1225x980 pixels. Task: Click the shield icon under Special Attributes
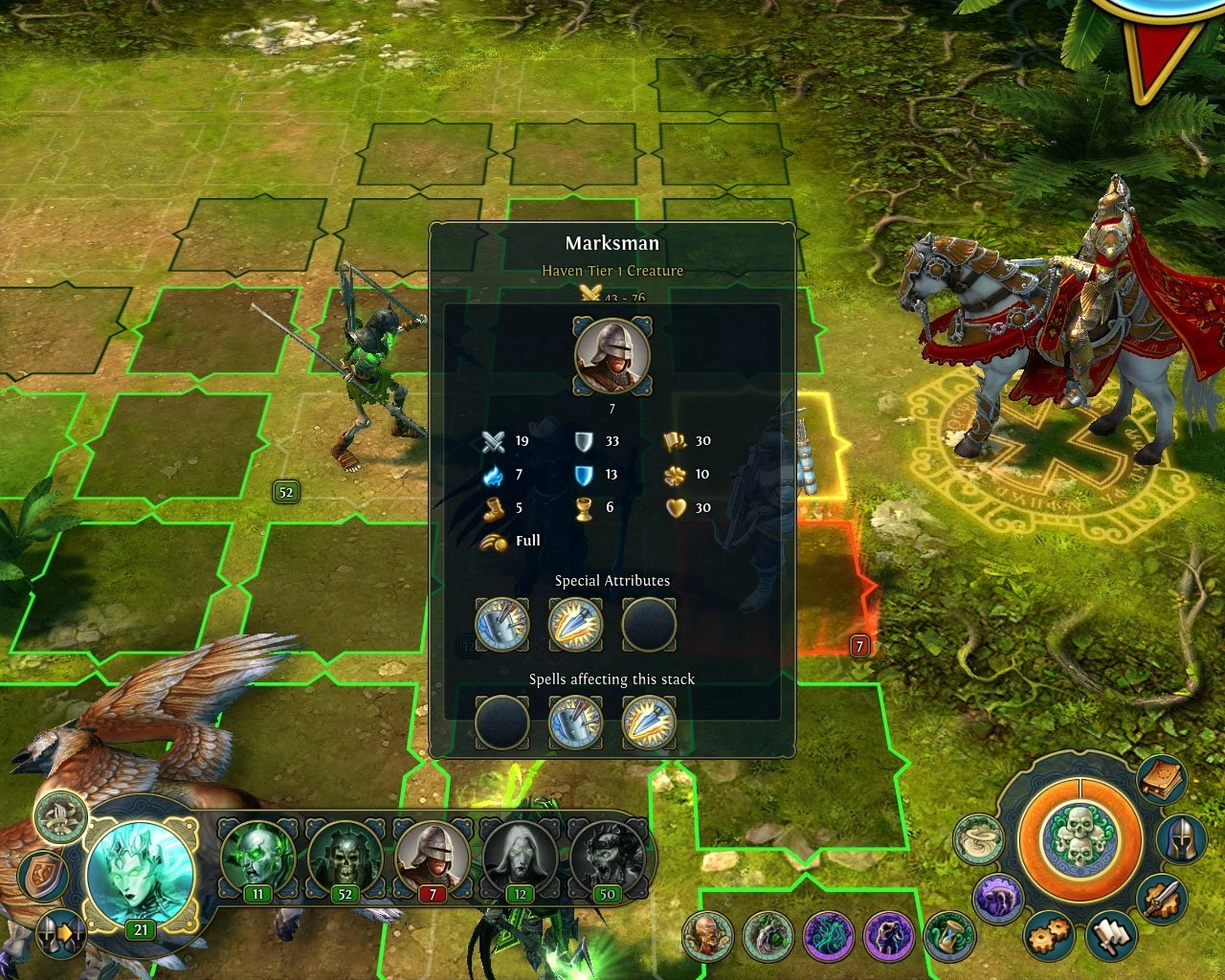click(501, 624)
